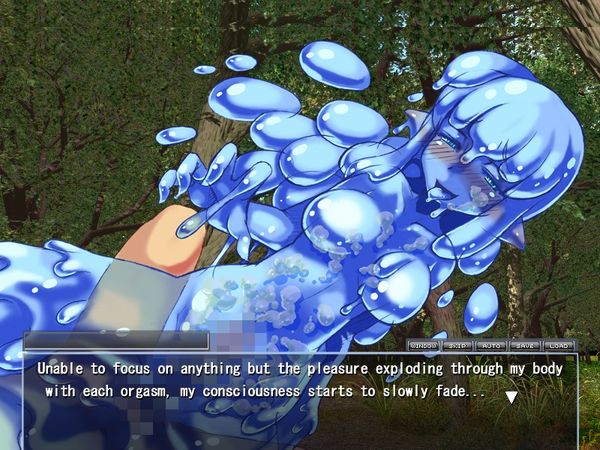This screenshot has height=450, width=600.
Task: Open the Save menu
Action: tap(525, 345)
